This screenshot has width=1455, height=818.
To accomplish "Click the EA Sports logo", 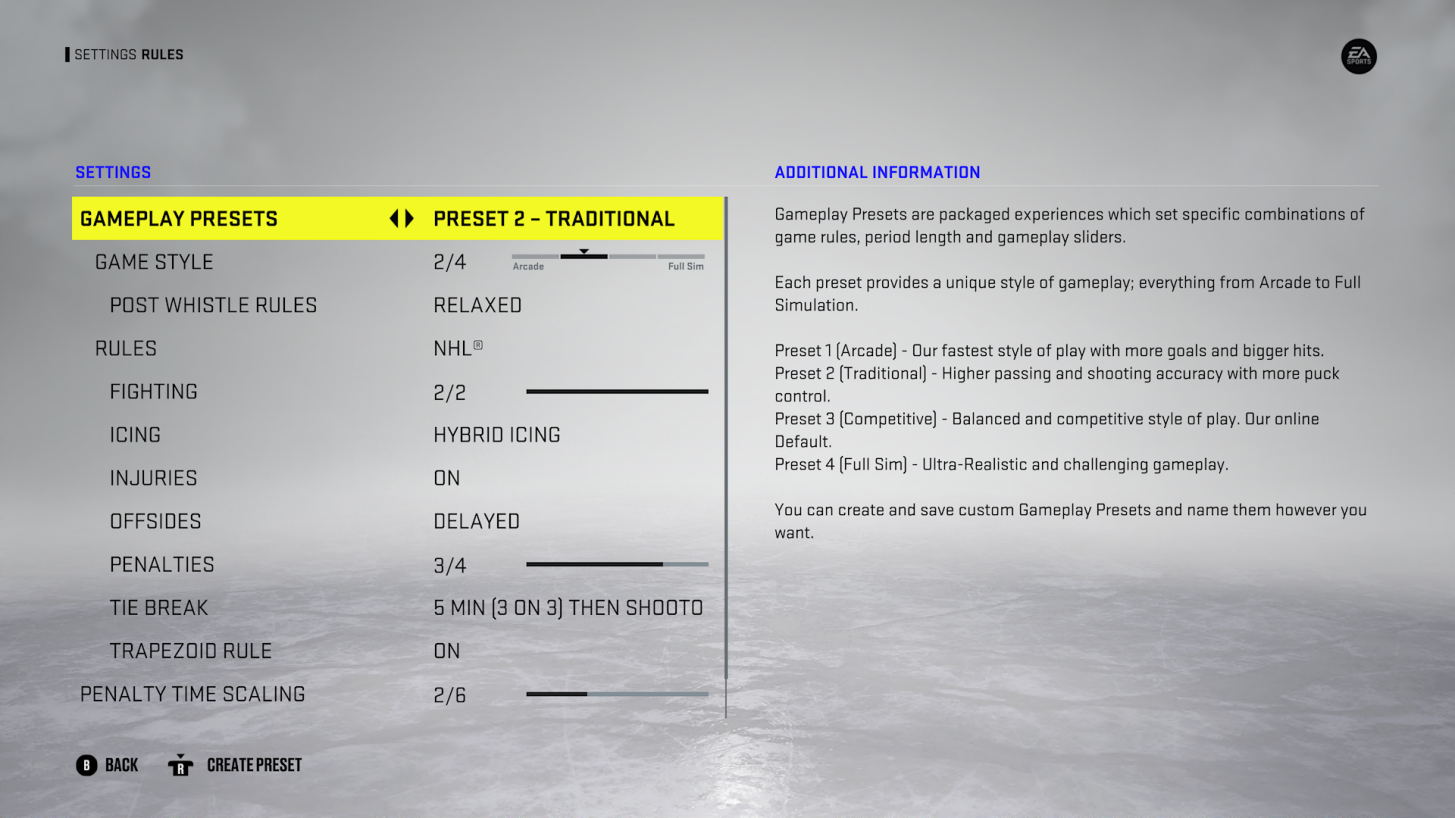I will tap(1358, 57).
